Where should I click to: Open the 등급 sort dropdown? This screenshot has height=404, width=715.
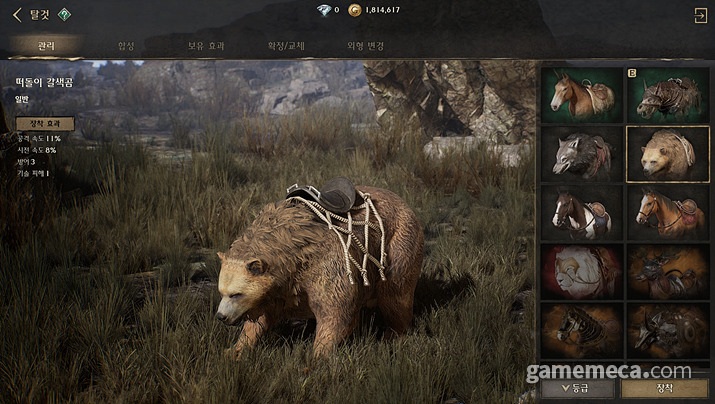579,387
